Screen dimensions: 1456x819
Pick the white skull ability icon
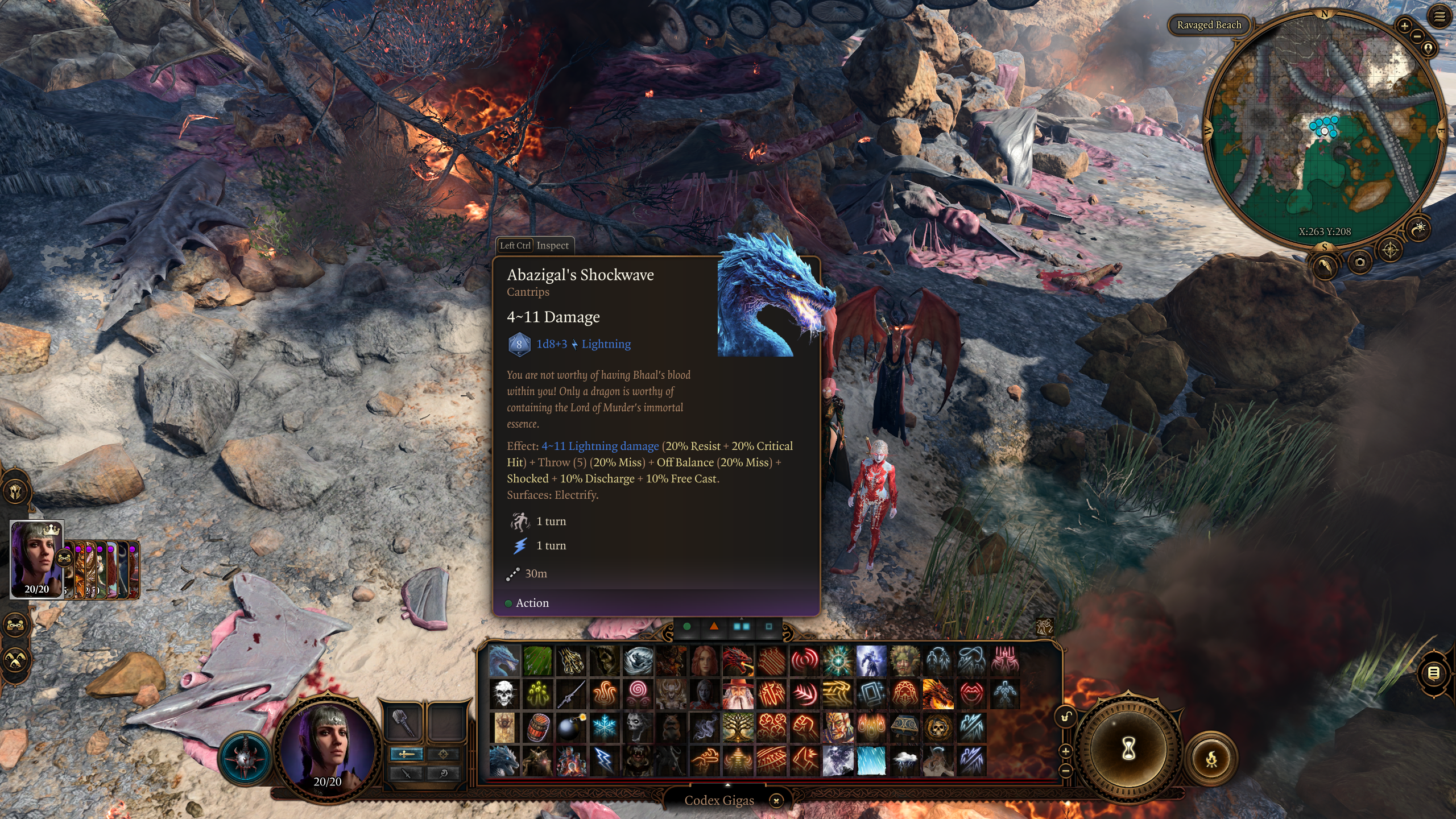click(x=504, y=694)
